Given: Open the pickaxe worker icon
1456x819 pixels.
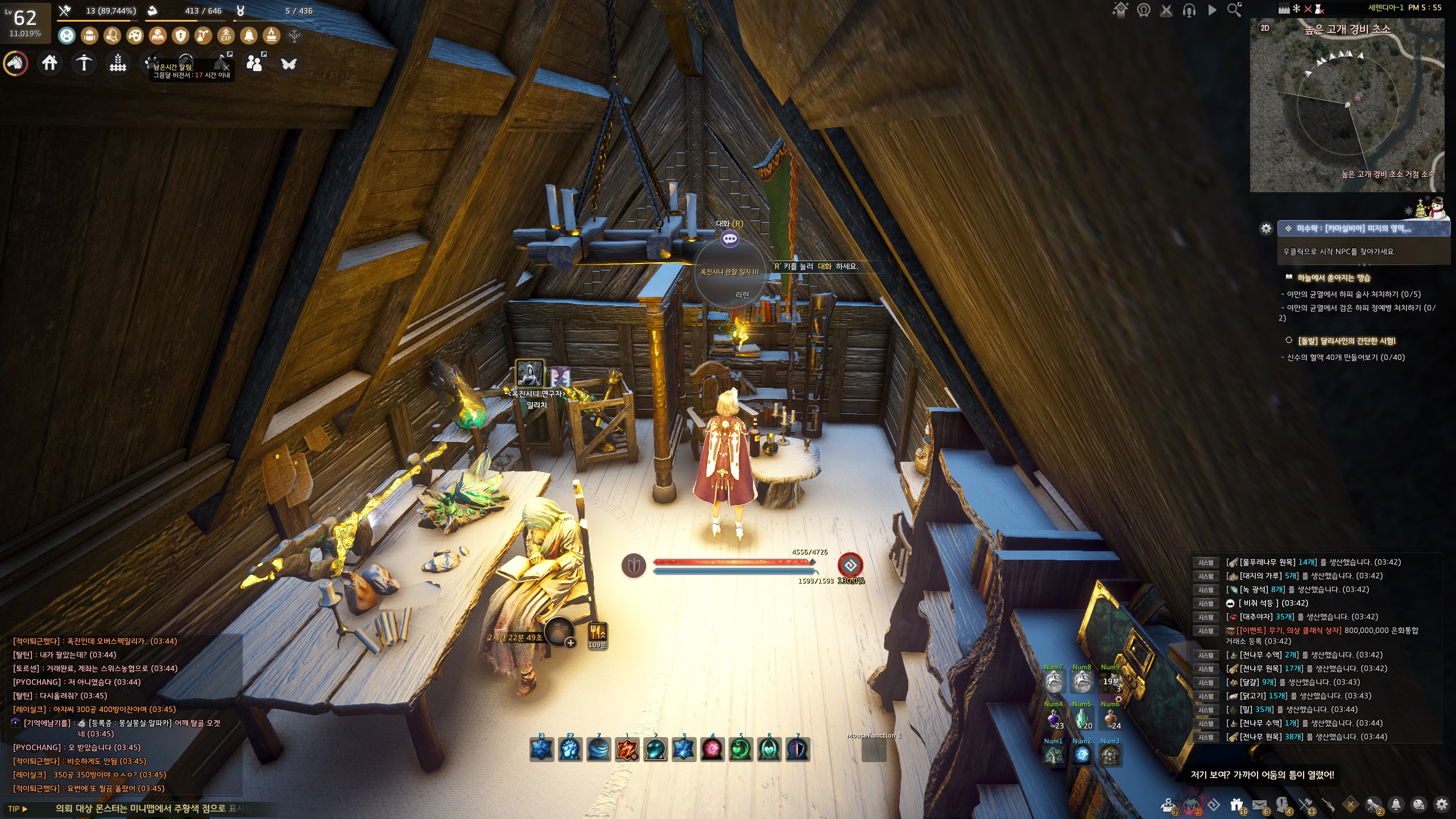Looking at the screenshot, I should point(84,63).
